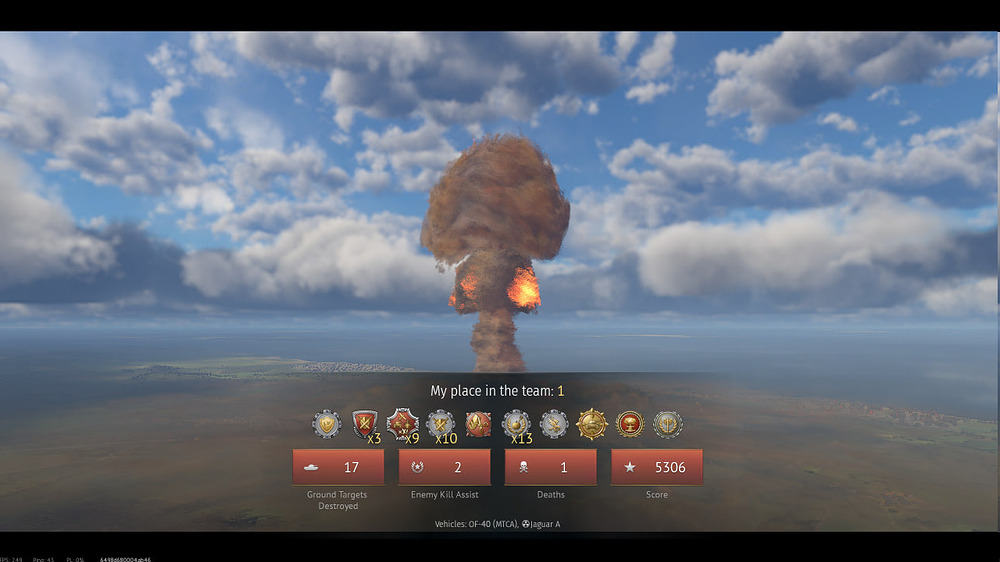Select the crossed-swords award marked x10
The image size is (1000, 562).
[x=440, y=424]
